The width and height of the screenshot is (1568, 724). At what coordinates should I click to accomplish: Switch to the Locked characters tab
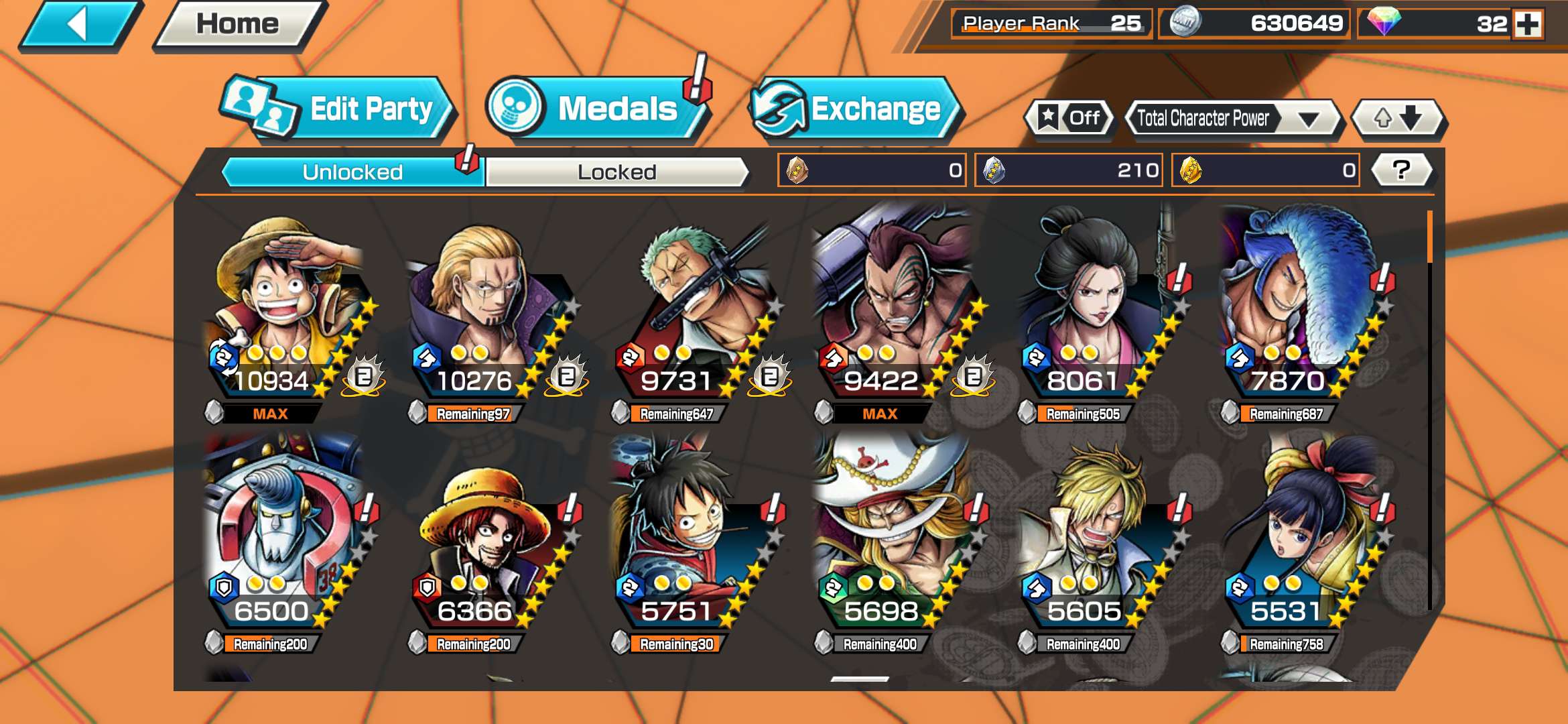[616, 172]
